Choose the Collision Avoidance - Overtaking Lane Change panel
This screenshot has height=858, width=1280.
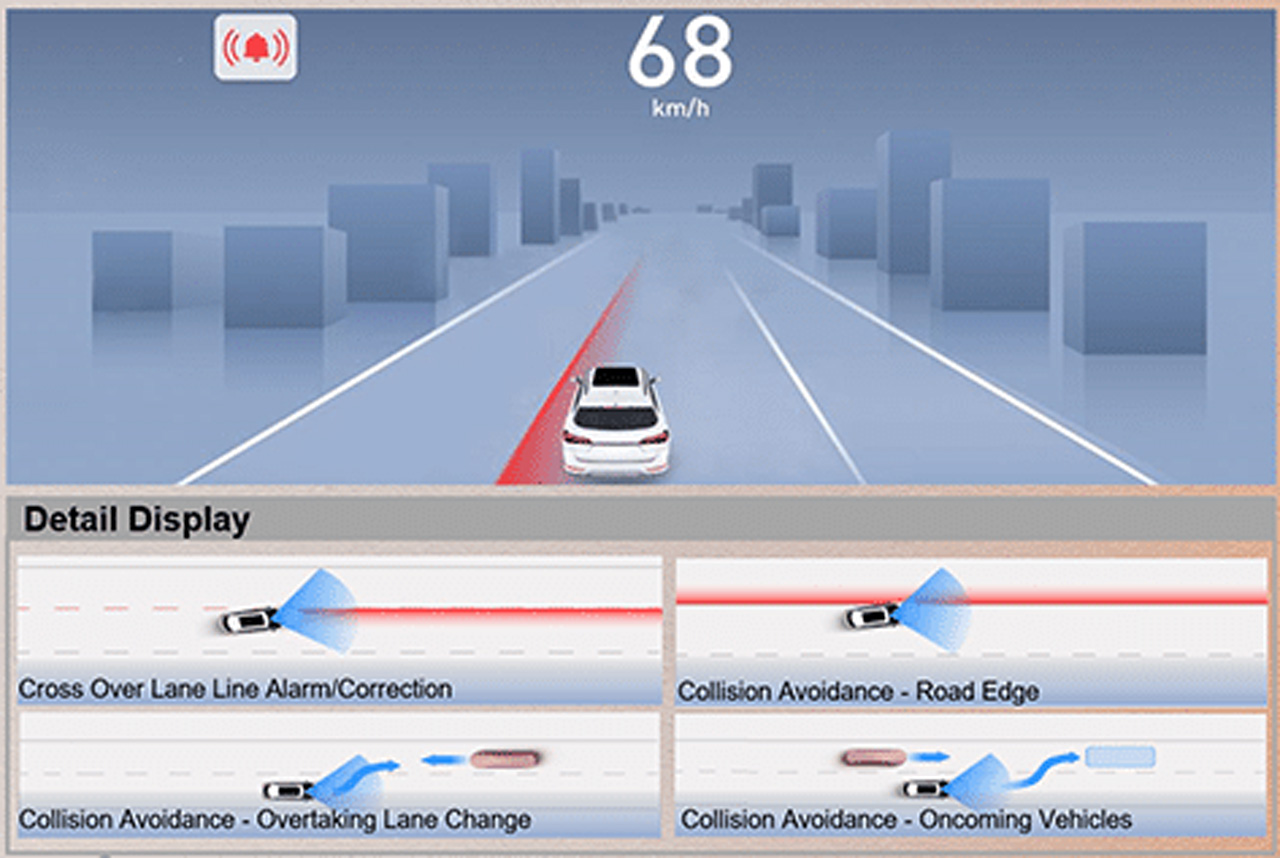(339, 774)
